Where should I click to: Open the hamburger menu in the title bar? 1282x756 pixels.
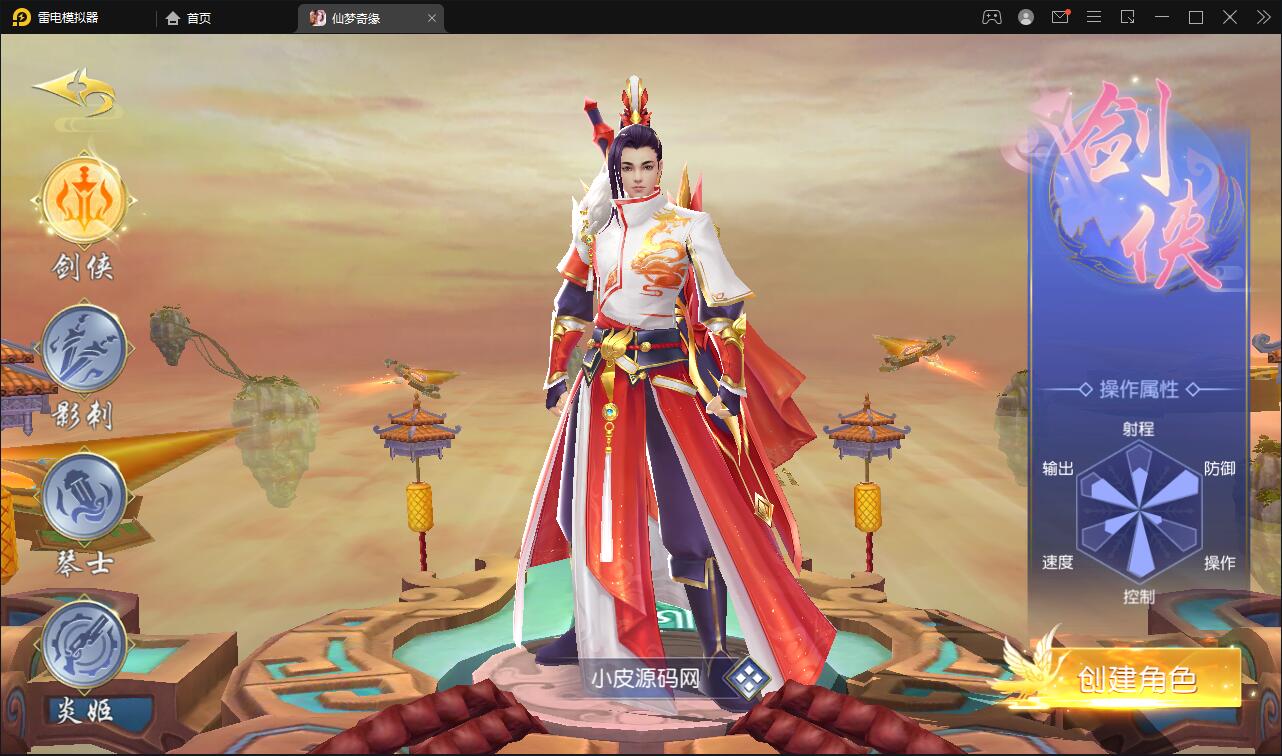1094,17
